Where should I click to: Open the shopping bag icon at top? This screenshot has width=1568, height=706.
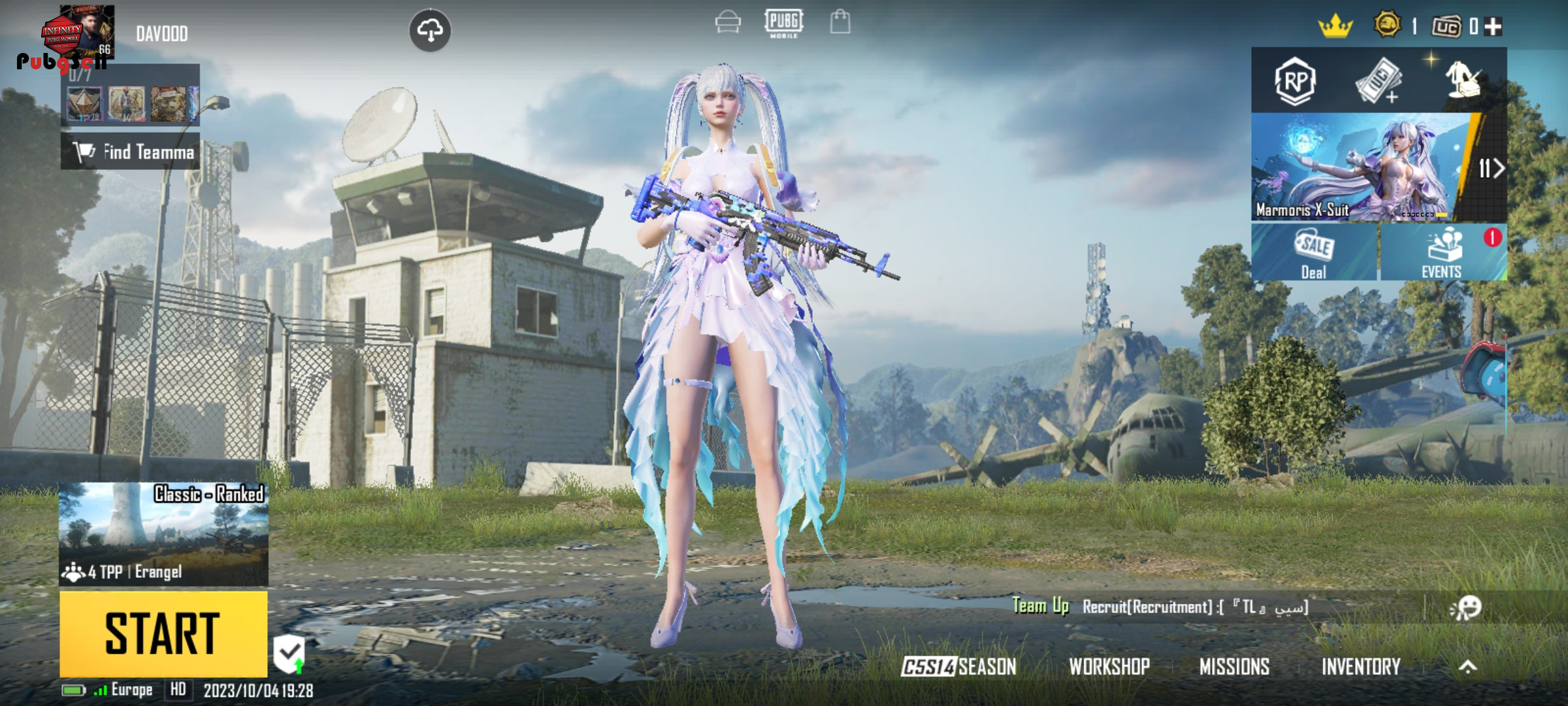tap(840, 22)
